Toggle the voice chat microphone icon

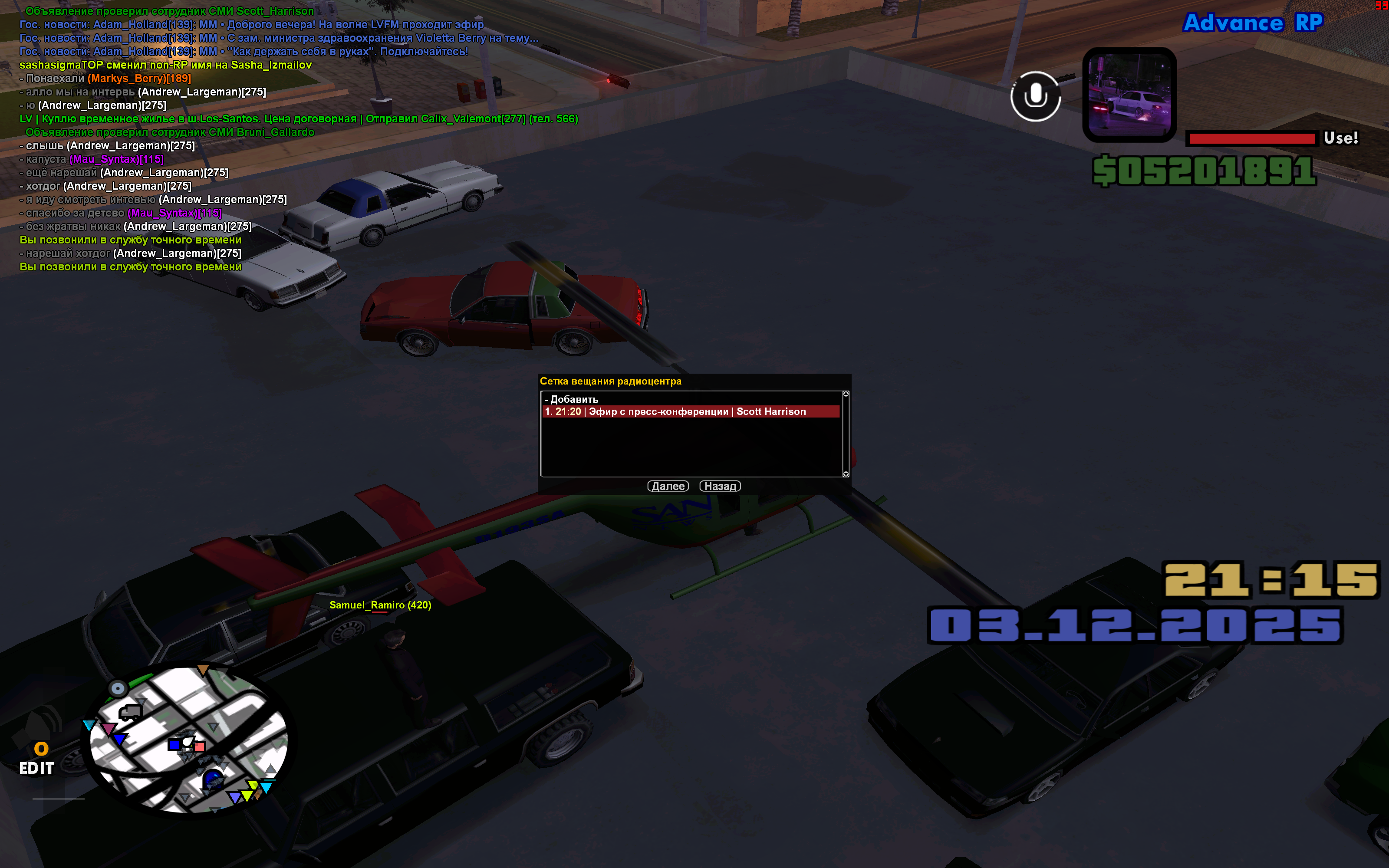pos(1035,96)
